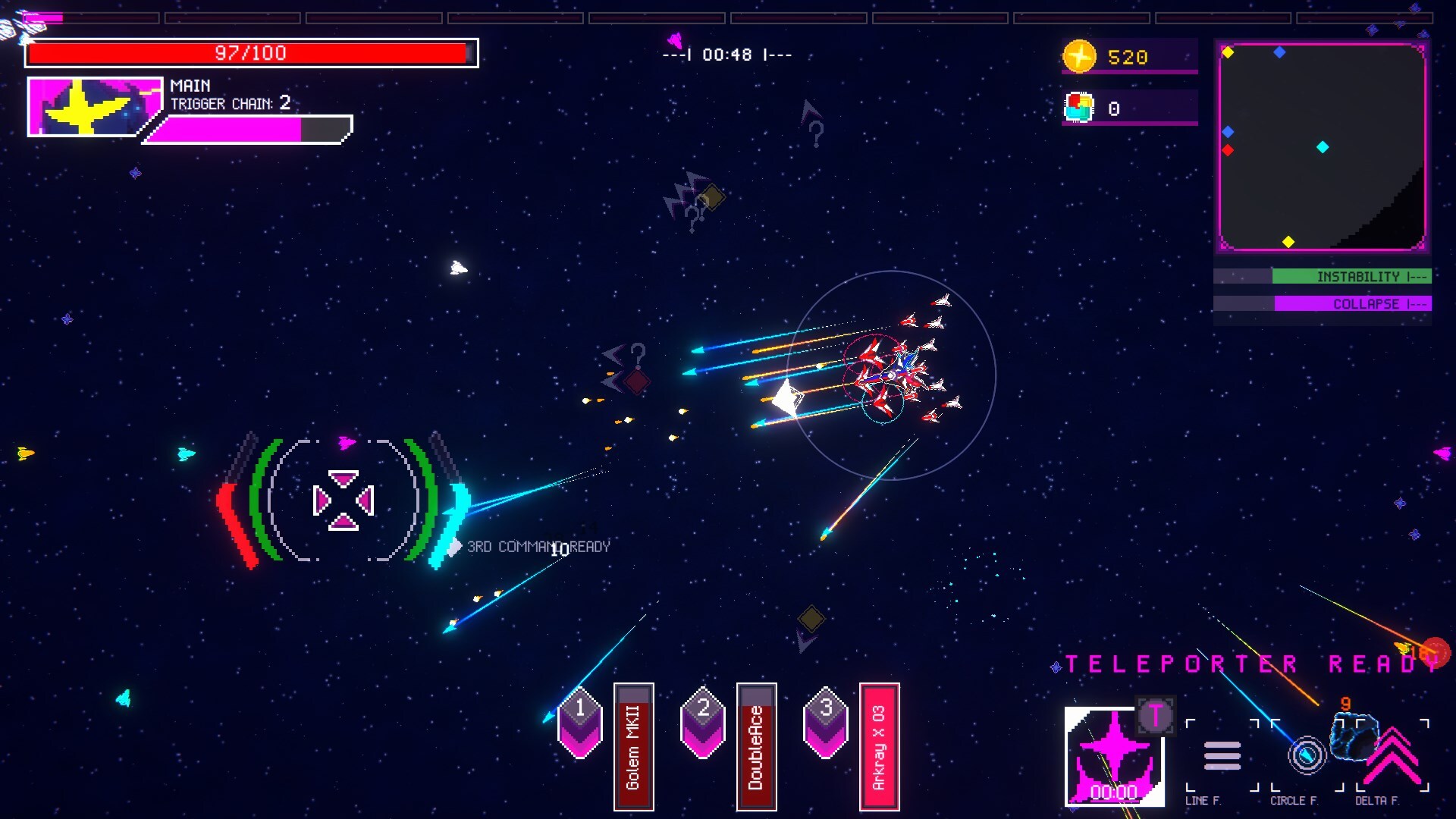This screenshot has width=1456, height=819.
Task: Click the main ship portrait
Action: pos(95,106)
